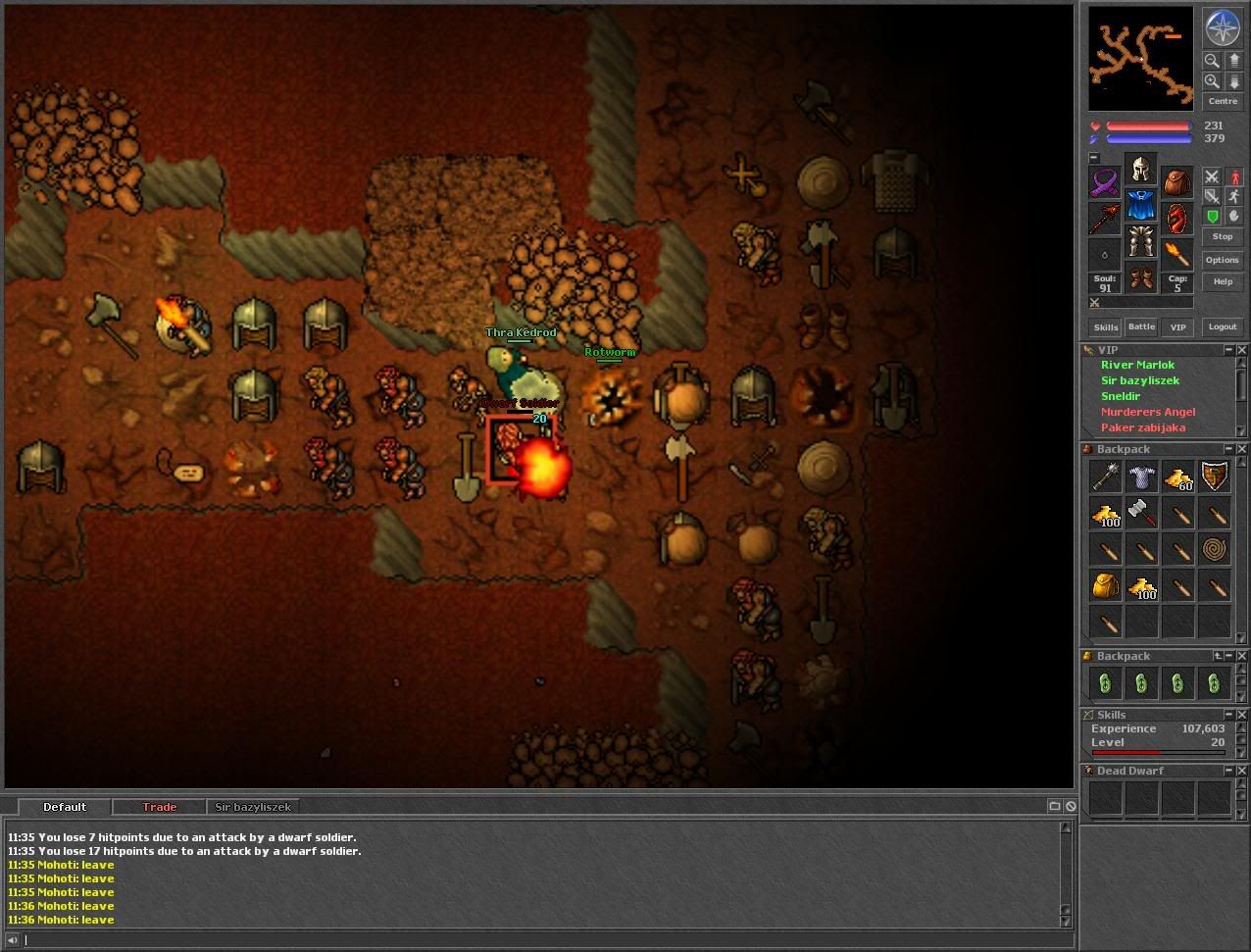The image size is (1251, 952).
Task: Click the chat text input field
Action: click(539, 940)
